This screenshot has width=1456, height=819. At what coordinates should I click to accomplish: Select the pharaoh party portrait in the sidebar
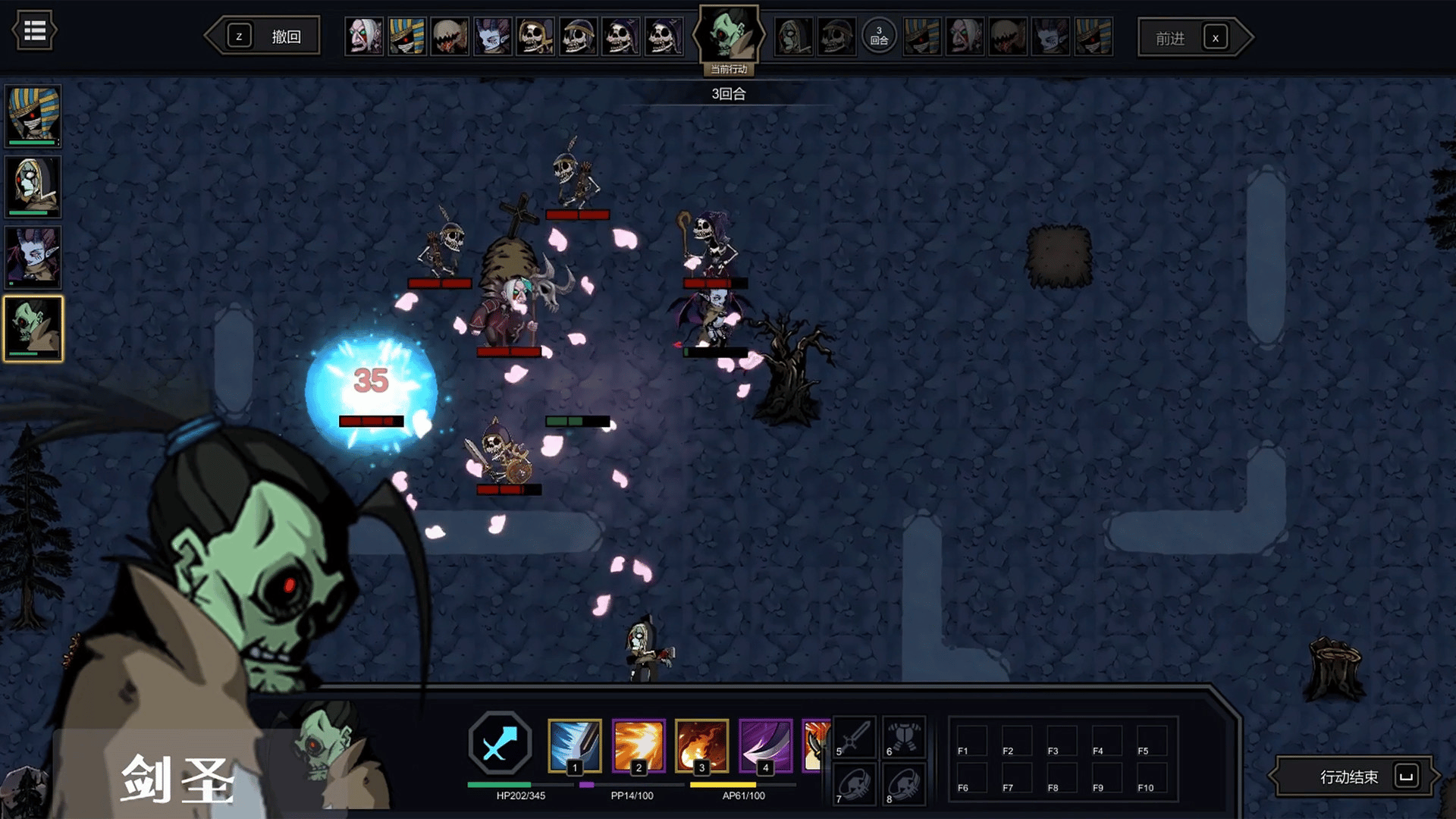[x=33, y=115]
